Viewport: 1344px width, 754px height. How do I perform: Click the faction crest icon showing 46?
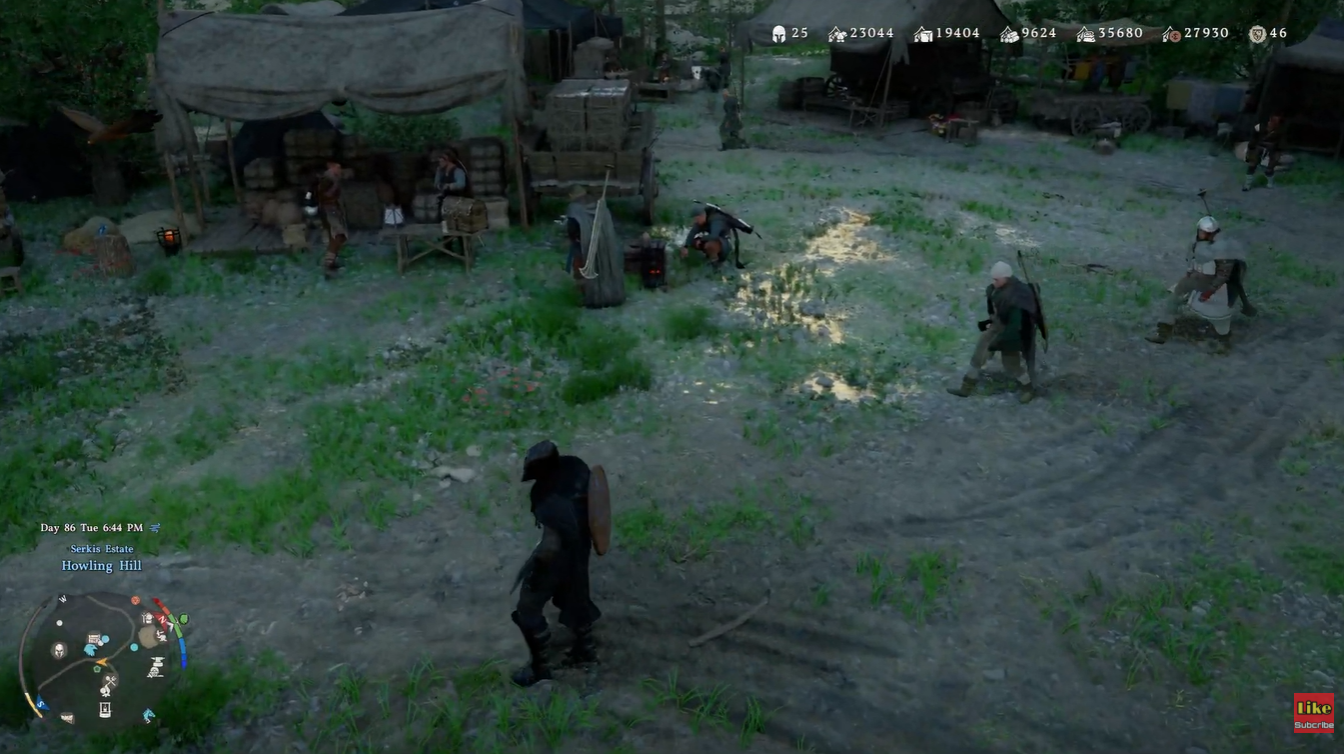(x=1258, y=35)
